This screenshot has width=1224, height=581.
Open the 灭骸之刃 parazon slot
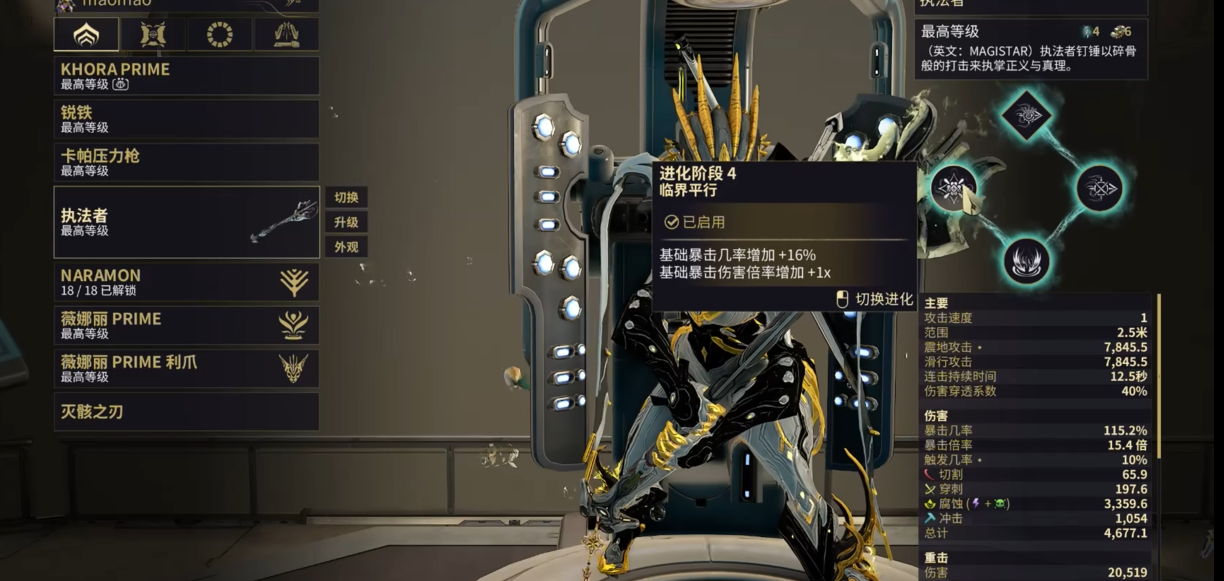[186, 411]
